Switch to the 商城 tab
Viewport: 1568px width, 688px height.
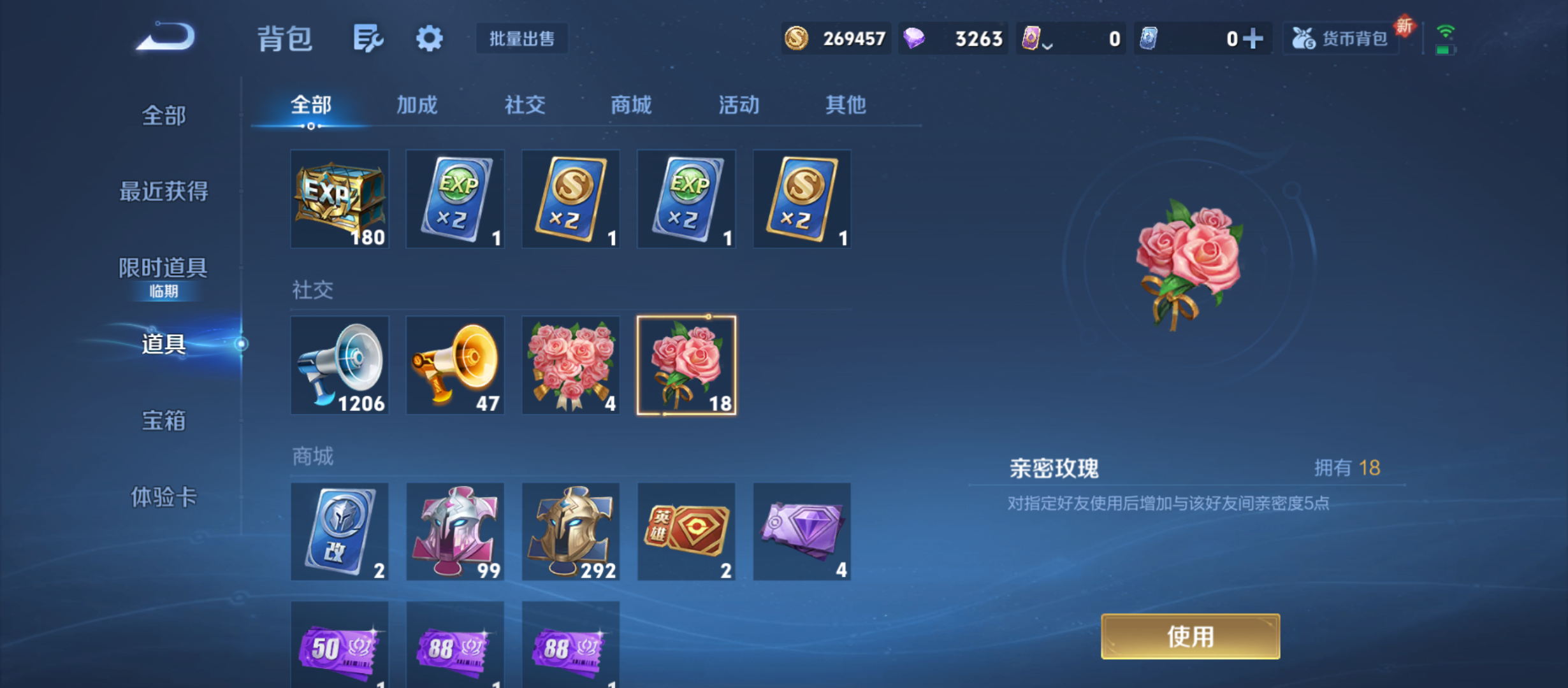[x=630, y=105]
